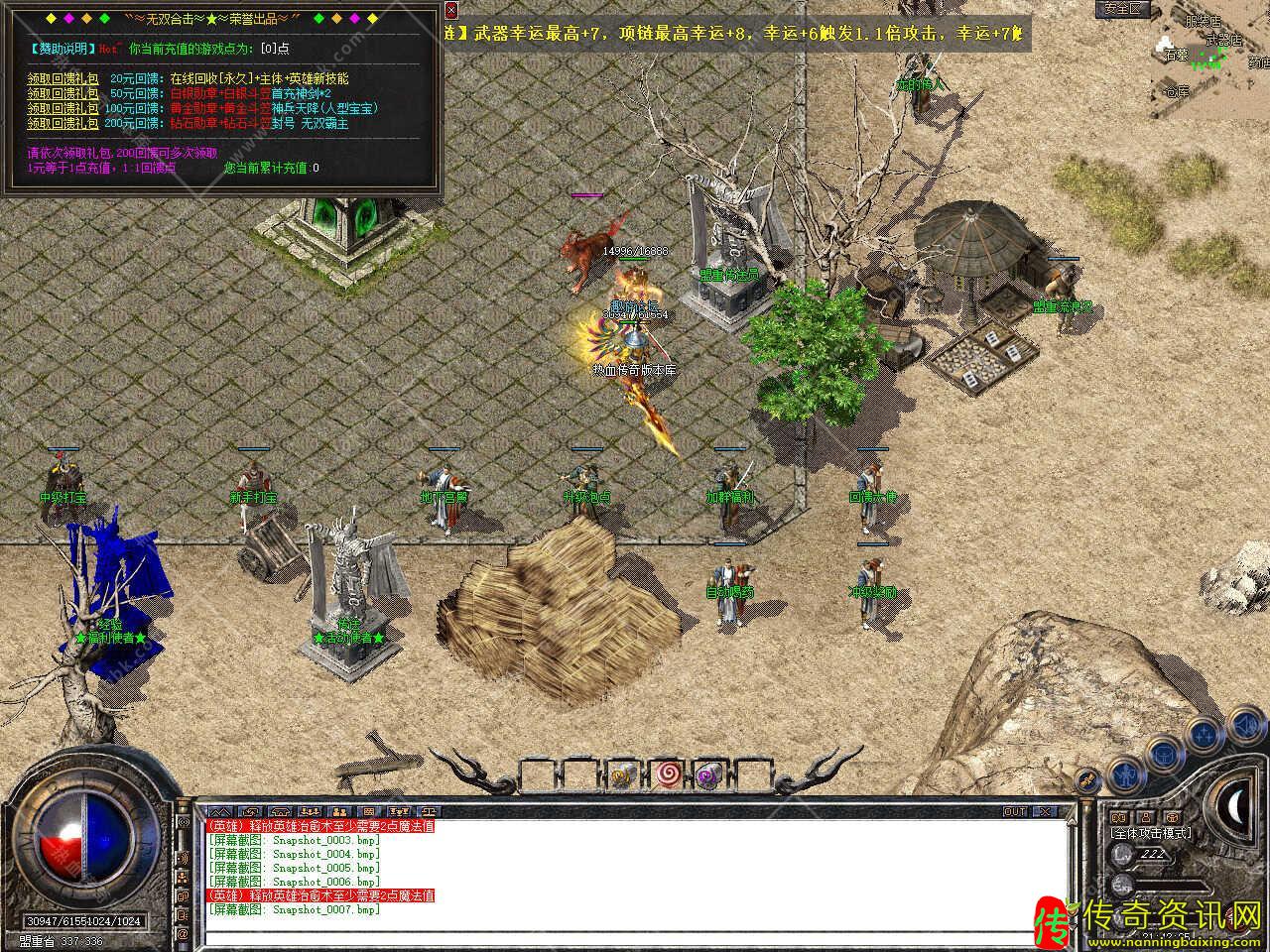Open the small orange shop button
Image resolution: width=1270 pixels, height=952 pixels.
pyautogui.click(x=1088, y=781)
